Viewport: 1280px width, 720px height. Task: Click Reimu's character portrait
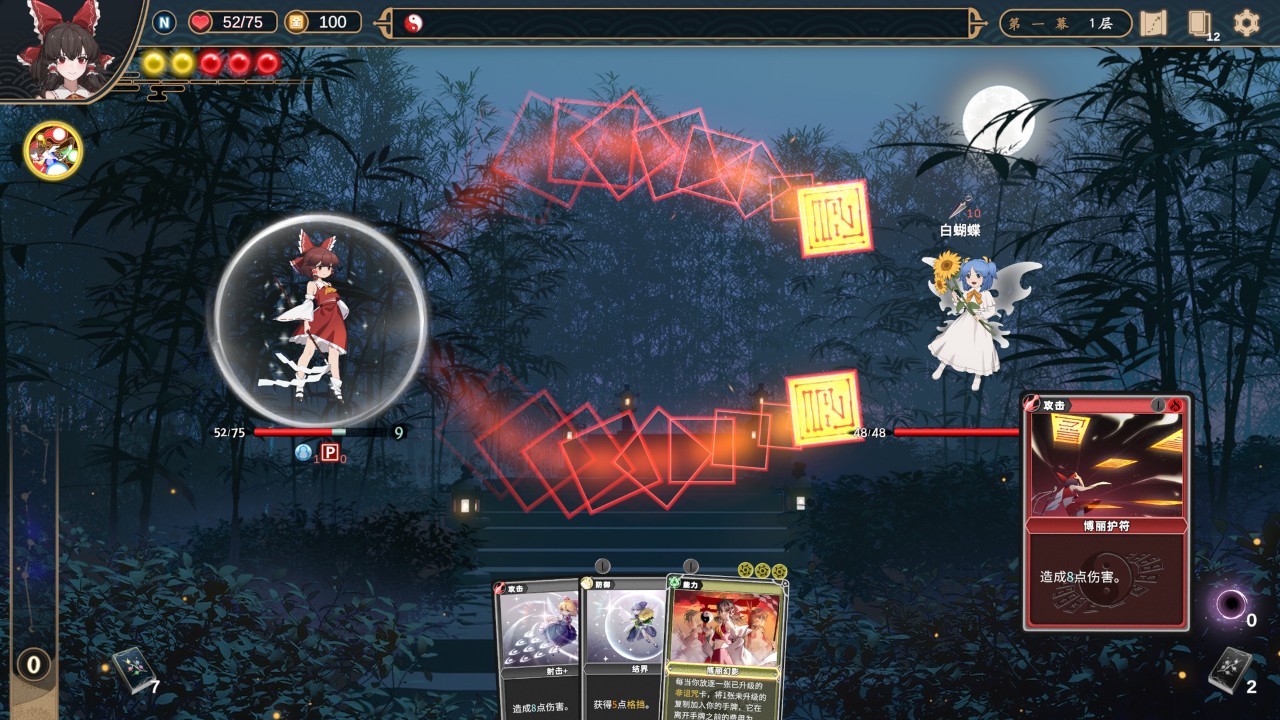68,48
